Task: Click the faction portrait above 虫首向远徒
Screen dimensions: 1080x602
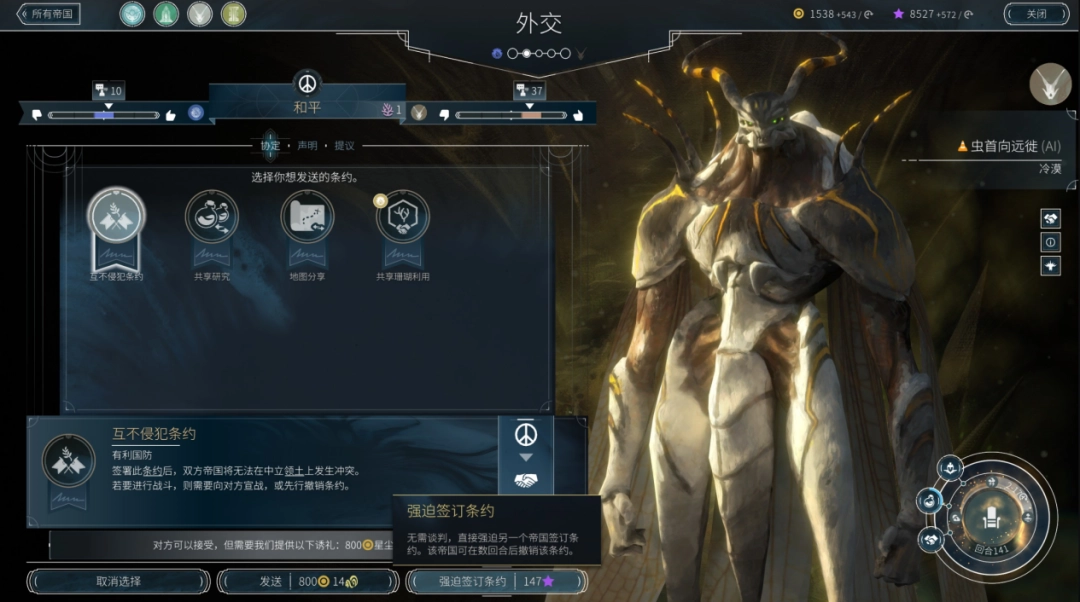Action: pyautogui.click(x=1050, y=84)
